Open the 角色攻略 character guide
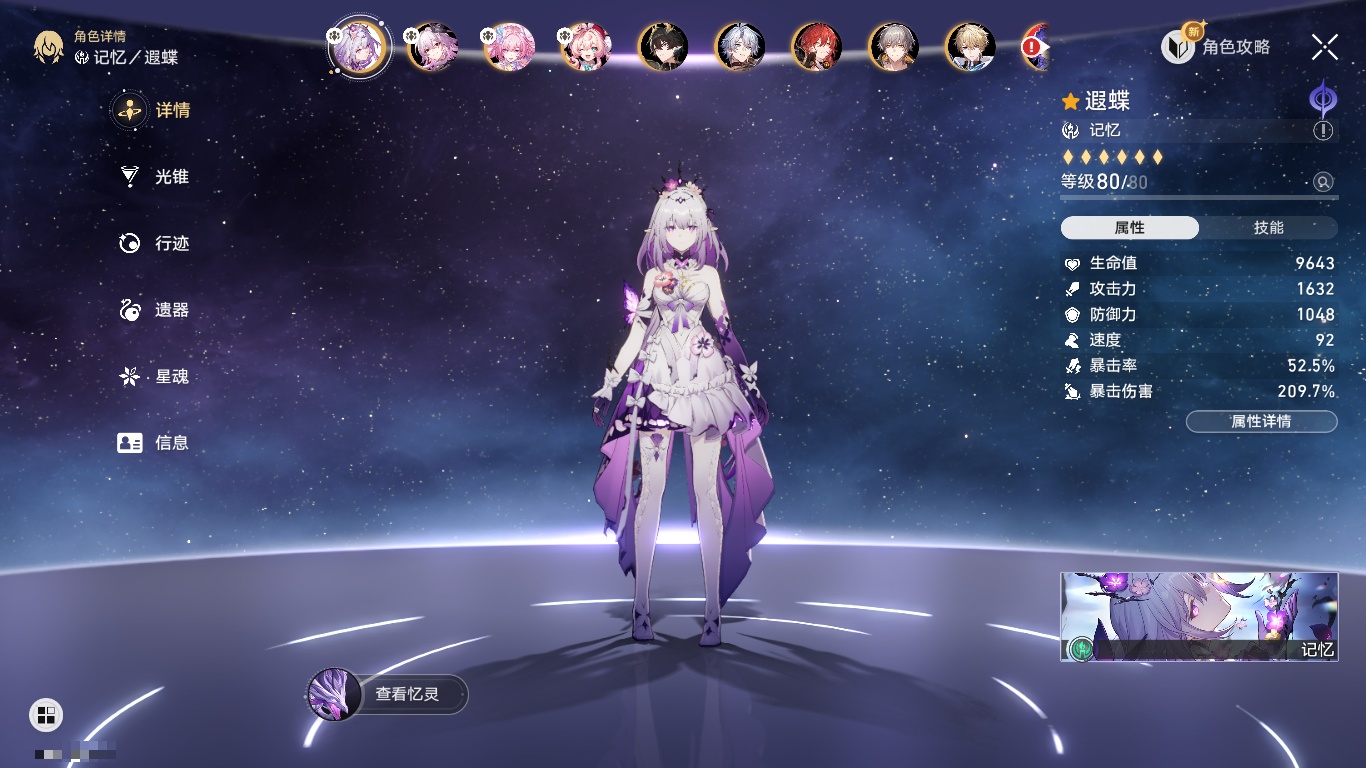1366x768 pixels. pyautogui.click(x=1217, y=47)
